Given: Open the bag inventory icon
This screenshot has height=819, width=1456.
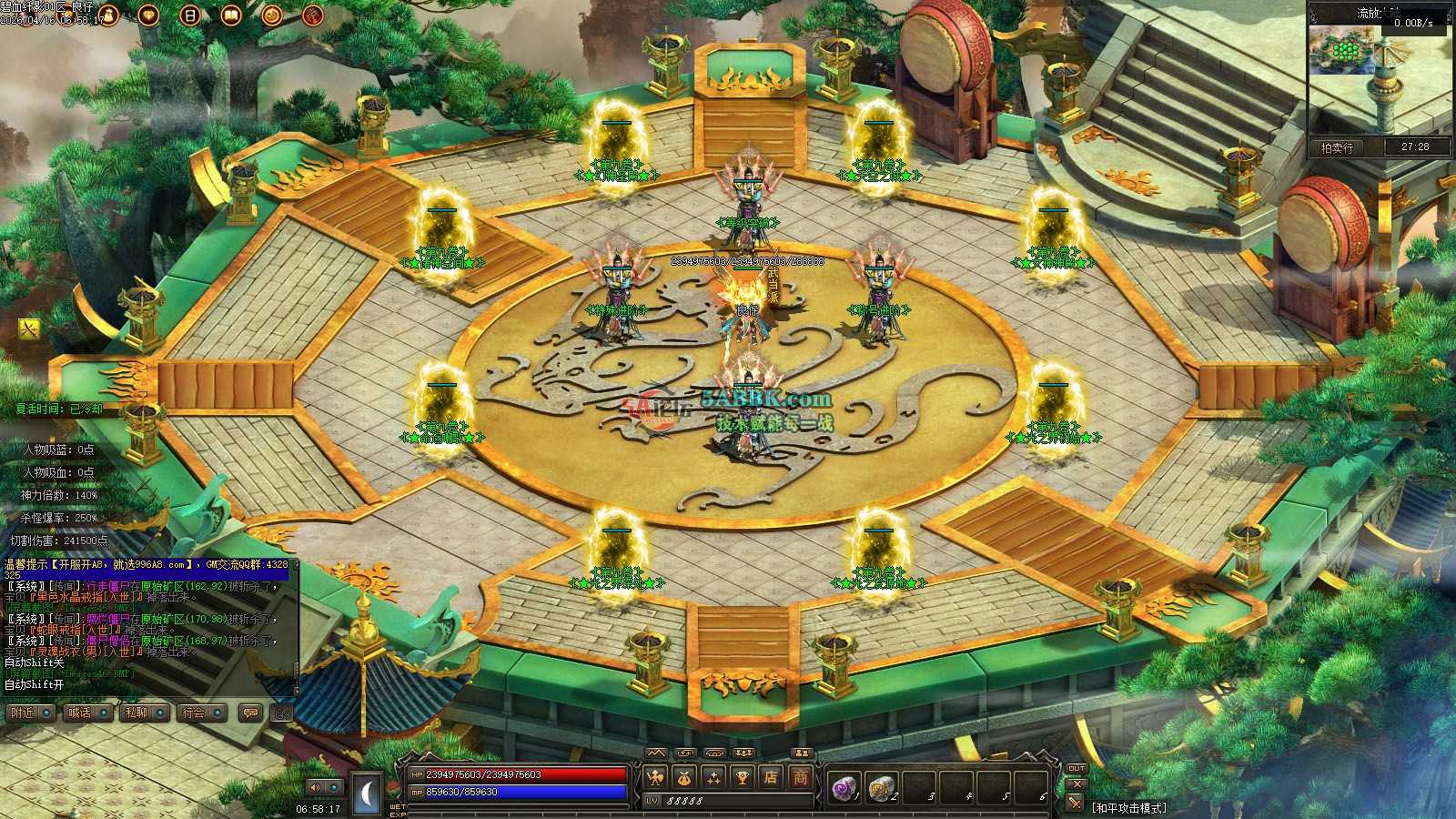Looking at the screenshot, I should [684, 777].
